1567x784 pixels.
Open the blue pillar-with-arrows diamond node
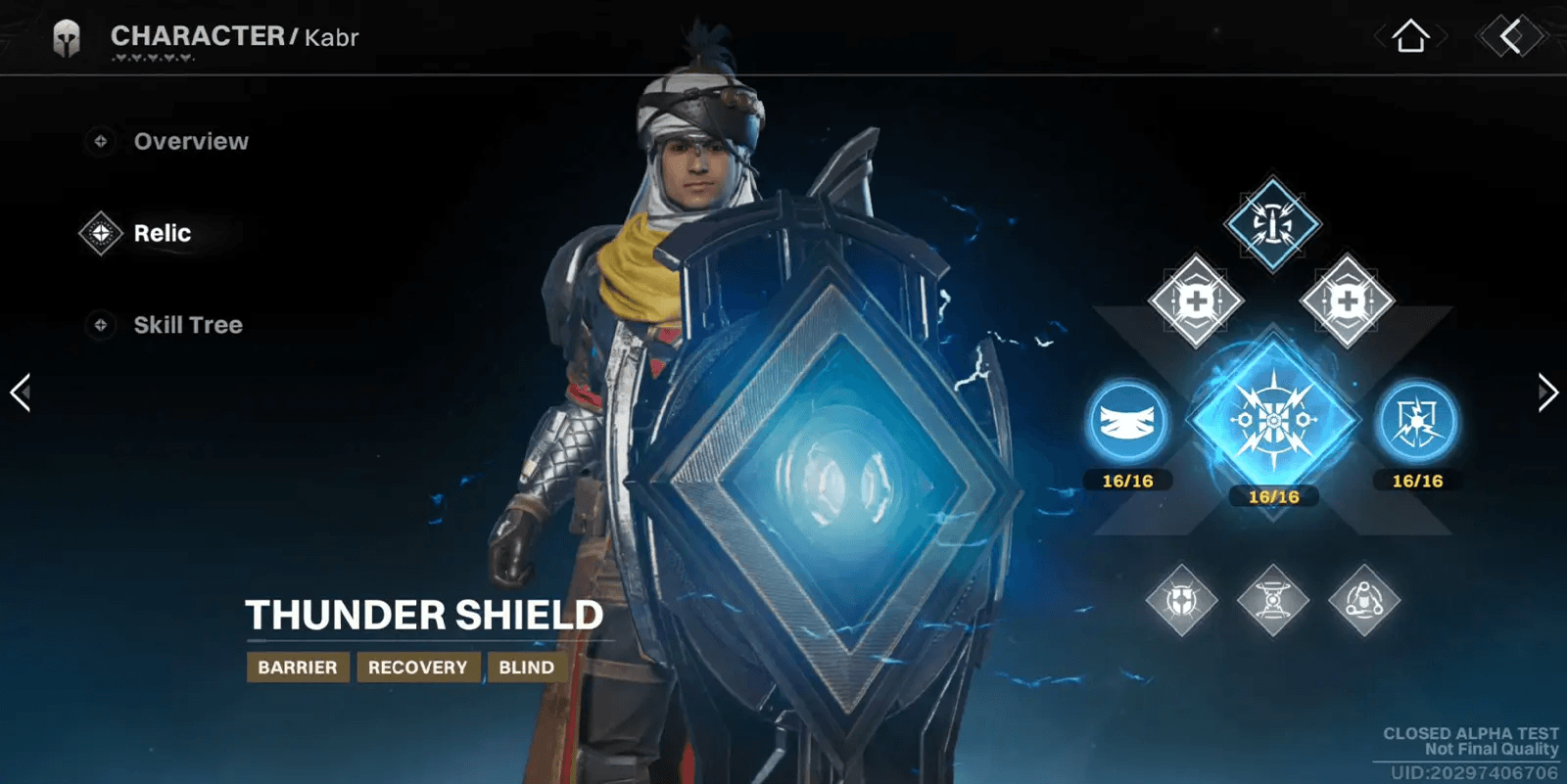pyautogui.click(x=1272, y=224)
